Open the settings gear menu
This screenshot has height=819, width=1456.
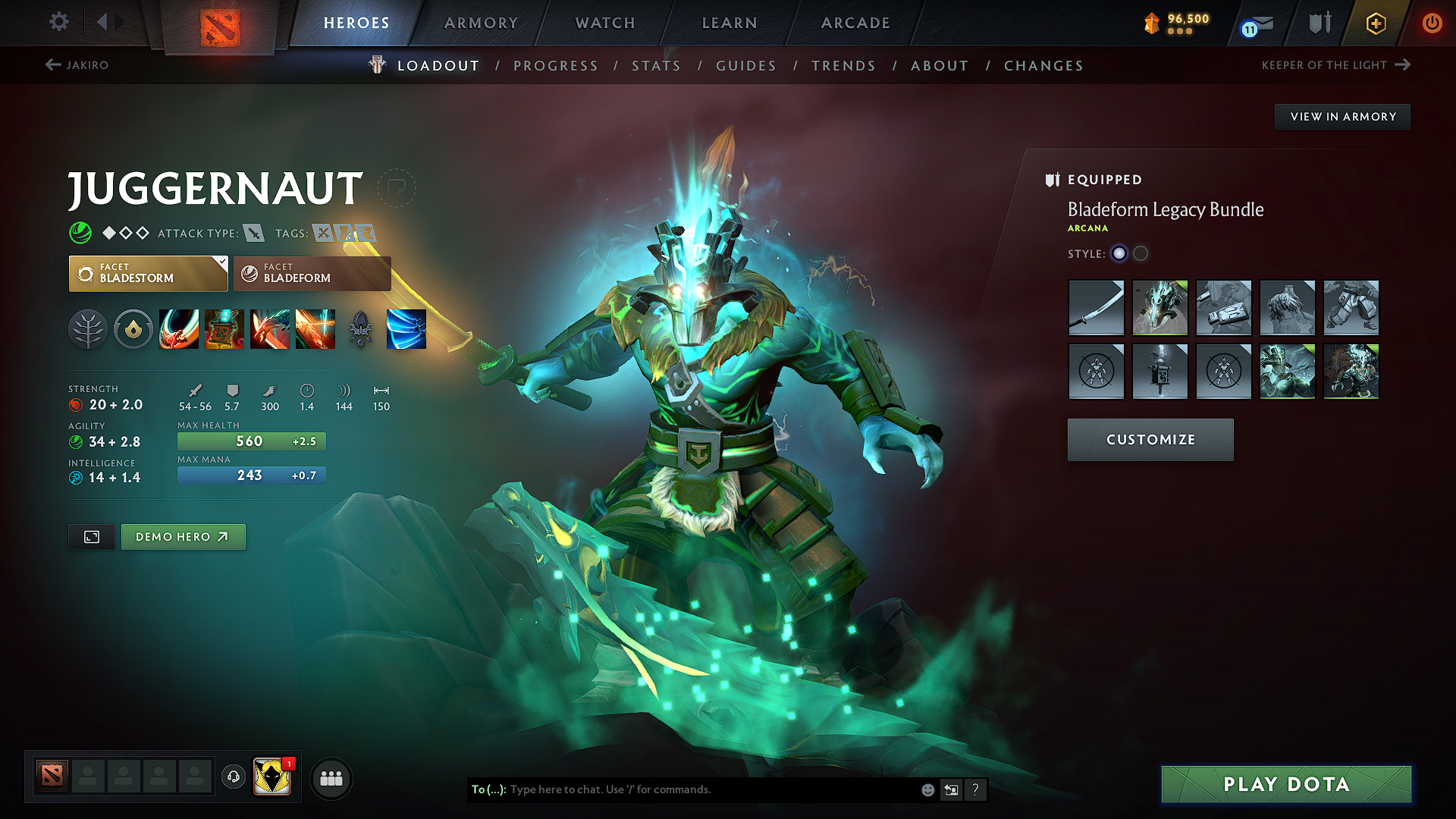[58, 22]
